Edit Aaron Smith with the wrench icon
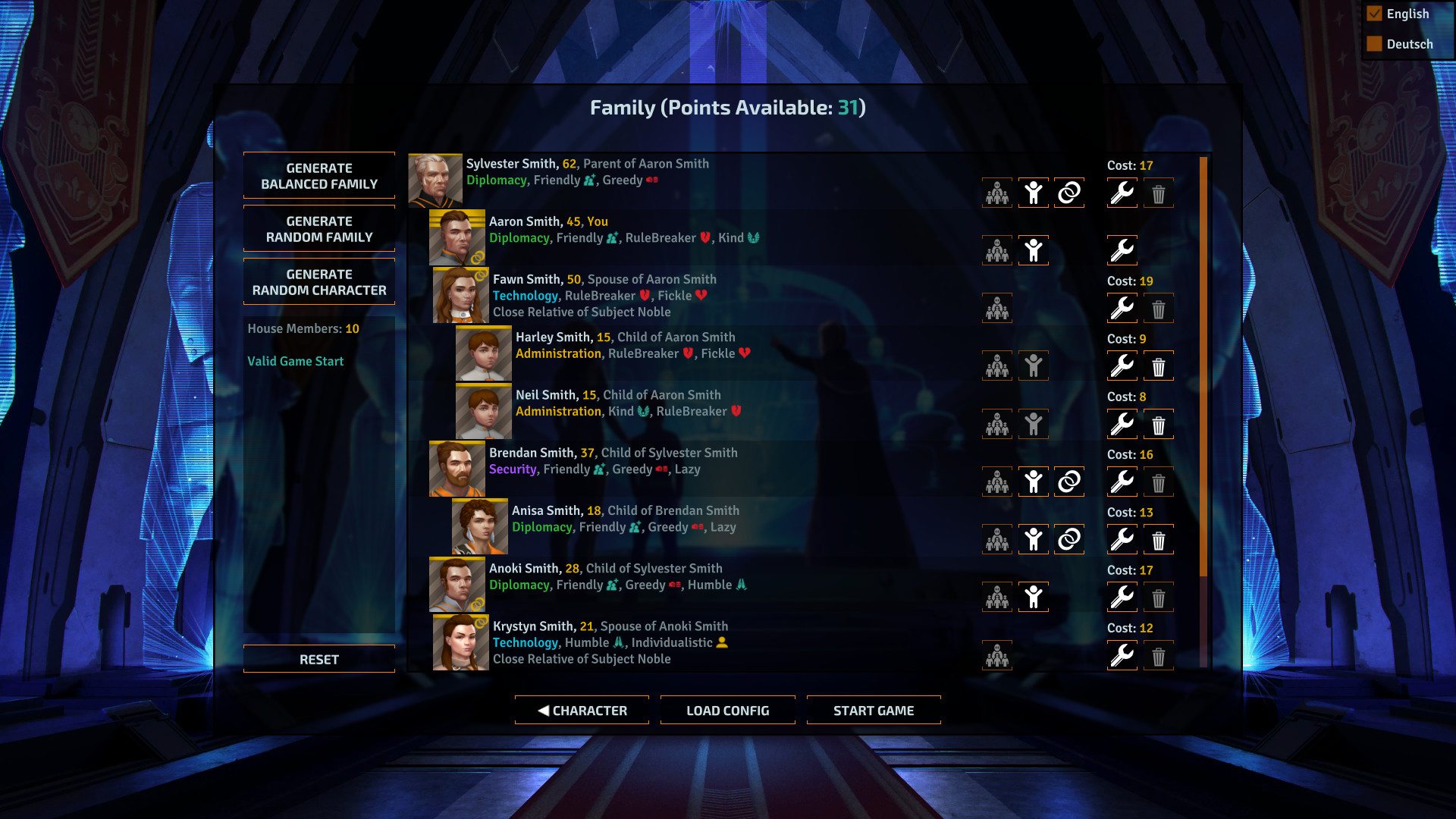This screenshot has height=819, width=1456. 1122,250
